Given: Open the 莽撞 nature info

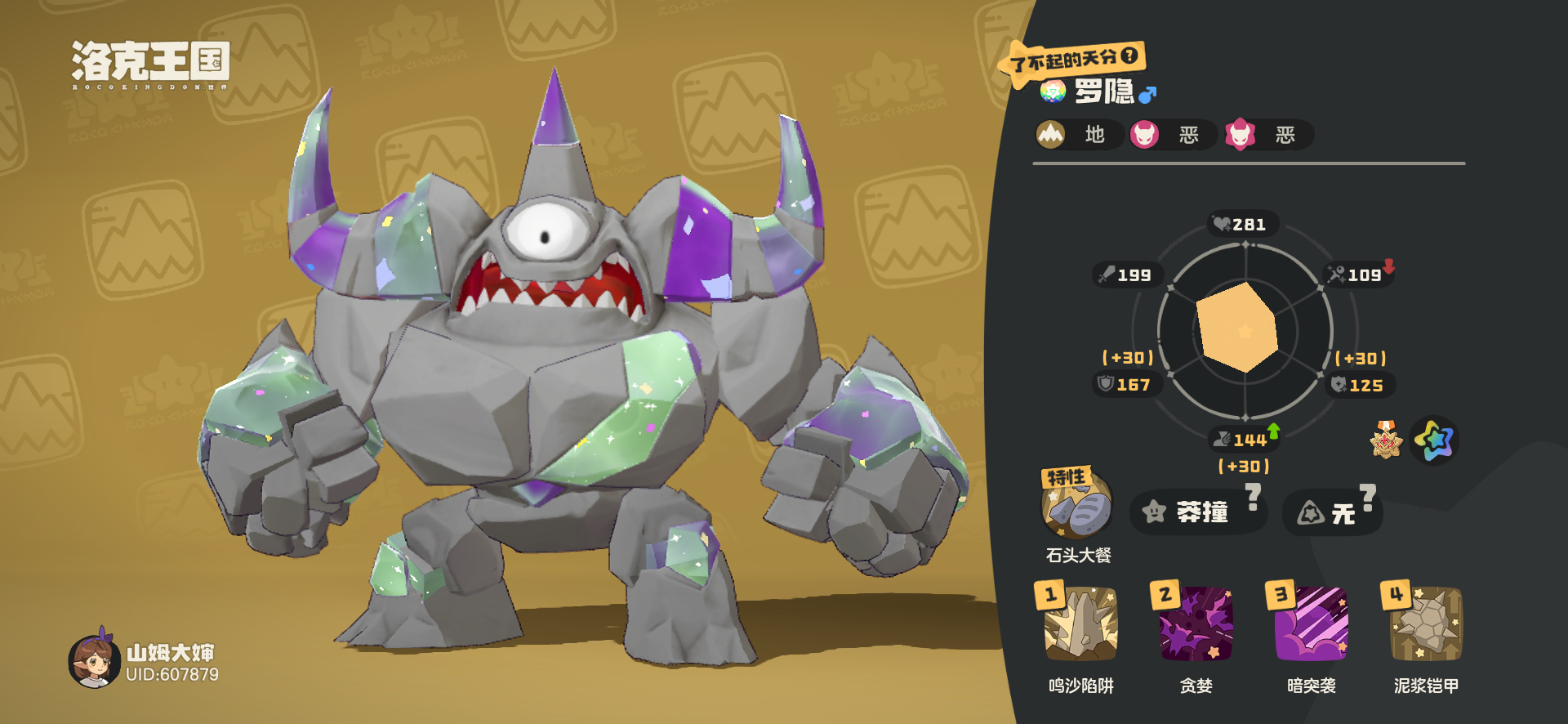Looking at the screenshot, I should 1197,512.
